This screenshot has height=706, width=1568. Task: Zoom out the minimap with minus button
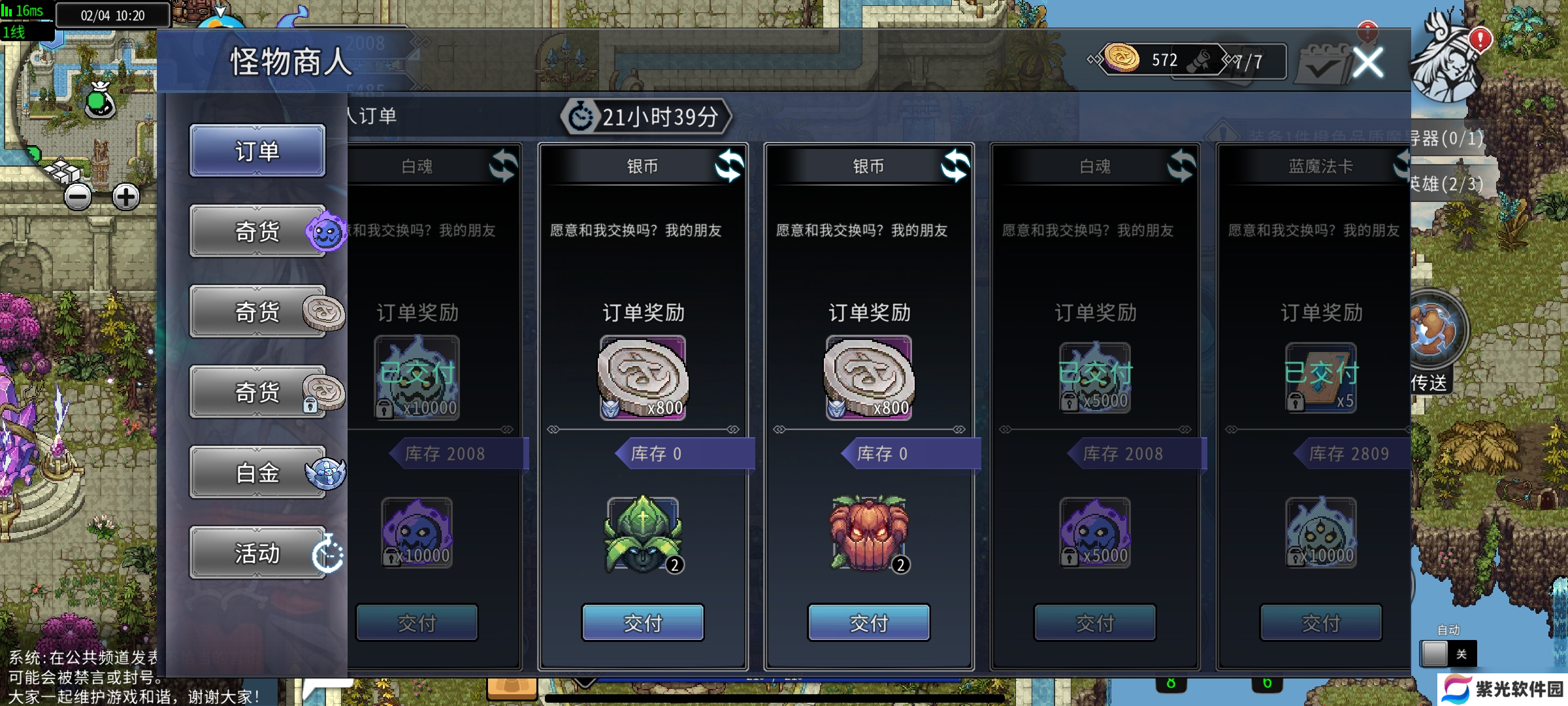pyautogui.click(x=78, y=197)
